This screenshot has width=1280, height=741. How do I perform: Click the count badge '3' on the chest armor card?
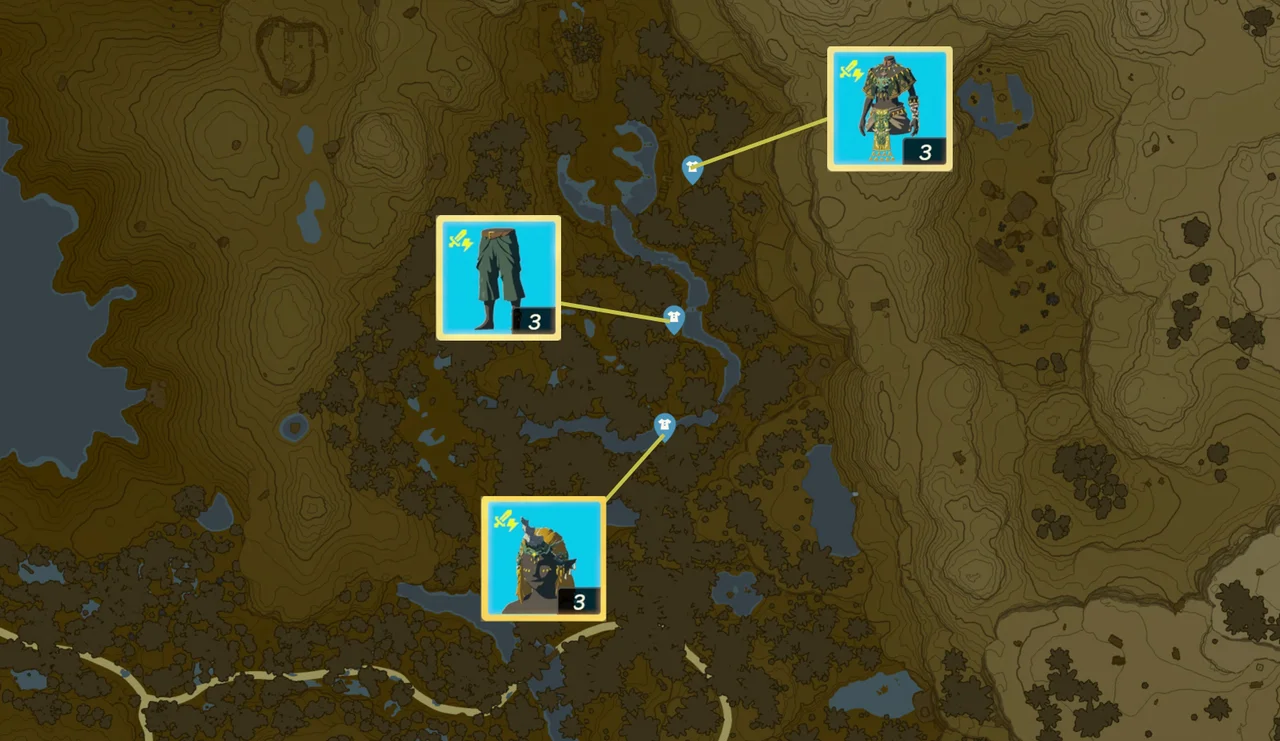tap(925, 152)
